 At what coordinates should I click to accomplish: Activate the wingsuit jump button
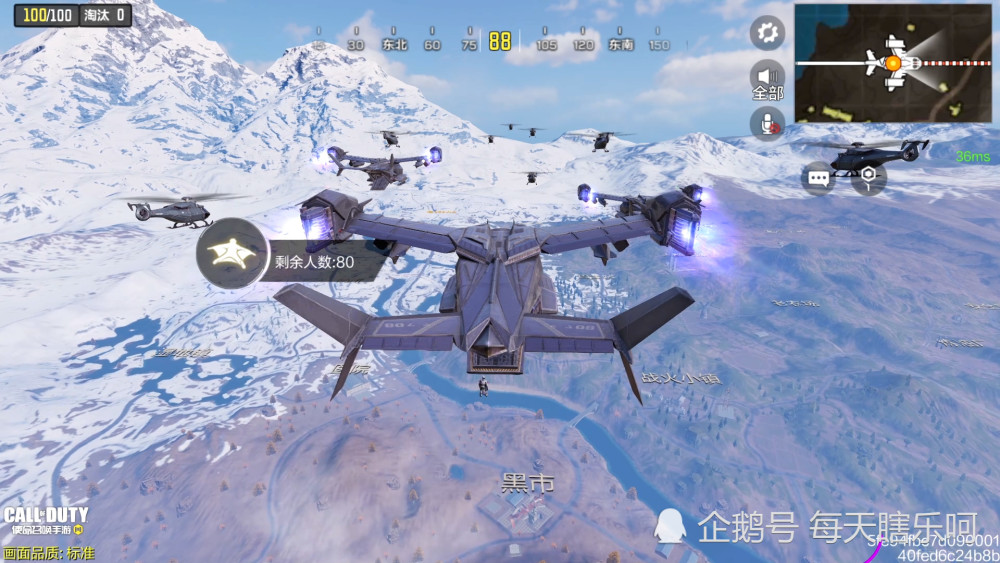[x=232, y=254]
